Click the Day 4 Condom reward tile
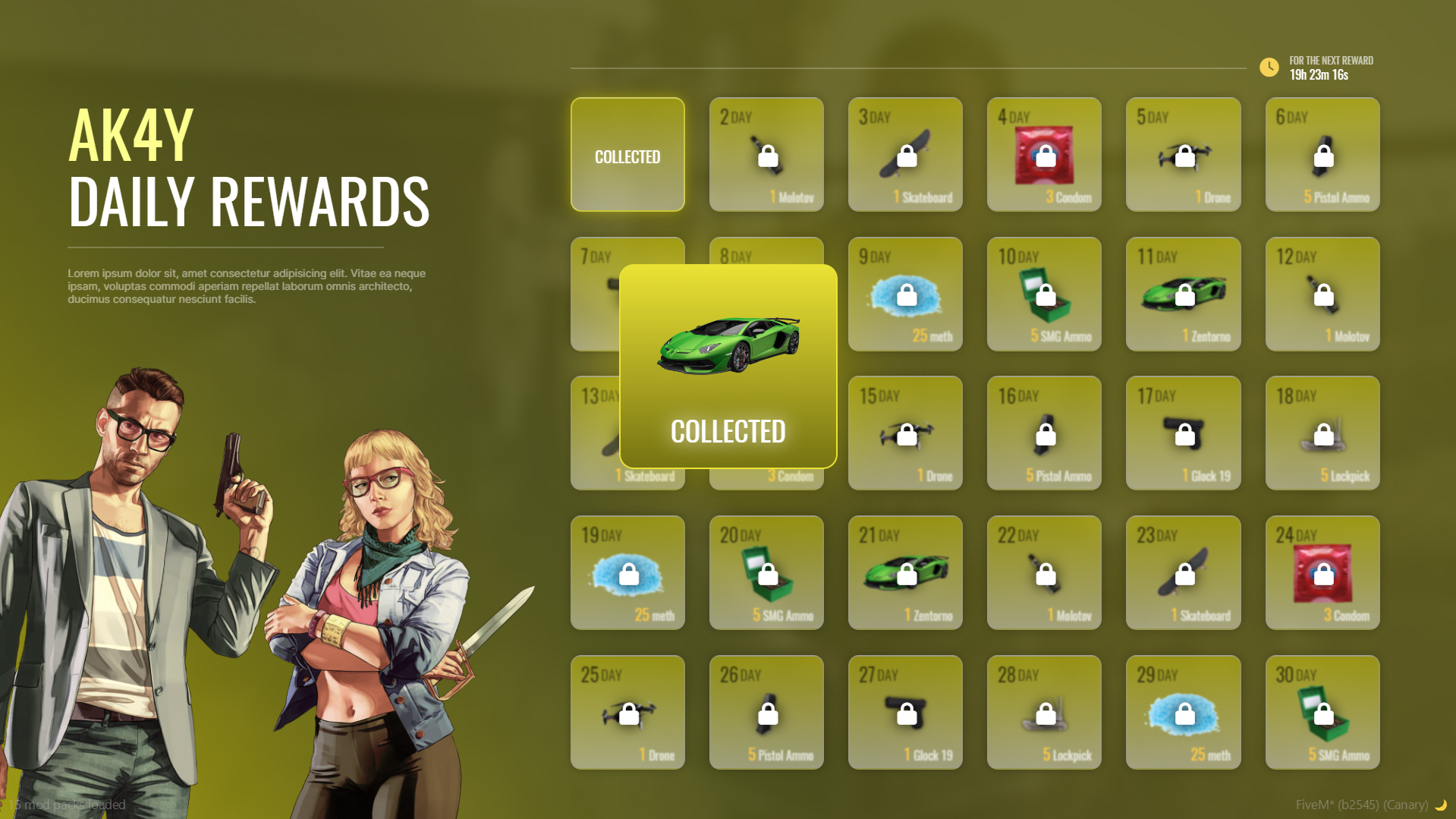 1044,154
